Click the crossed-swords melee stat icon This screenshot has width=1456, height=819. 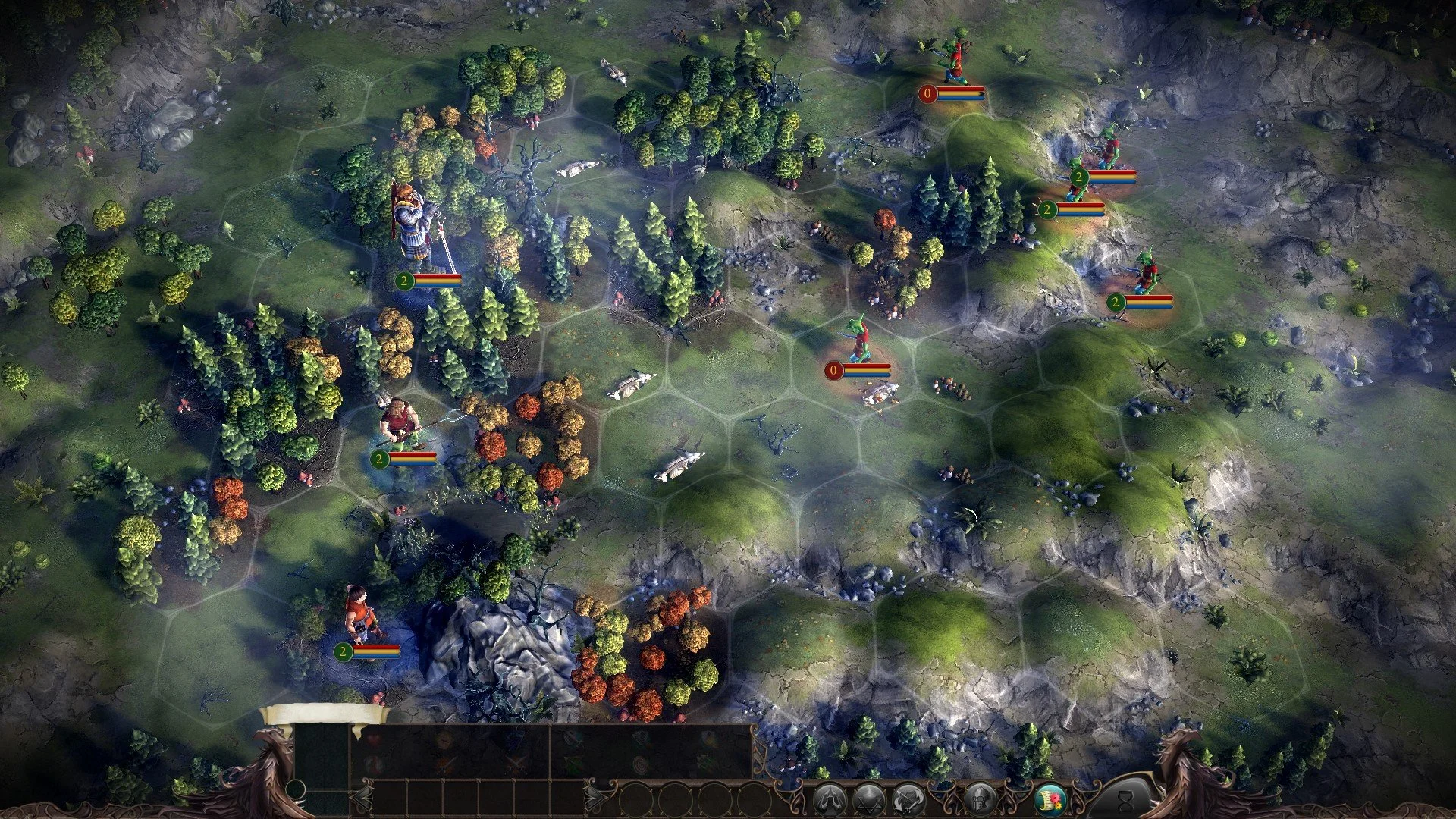(517, 764)
